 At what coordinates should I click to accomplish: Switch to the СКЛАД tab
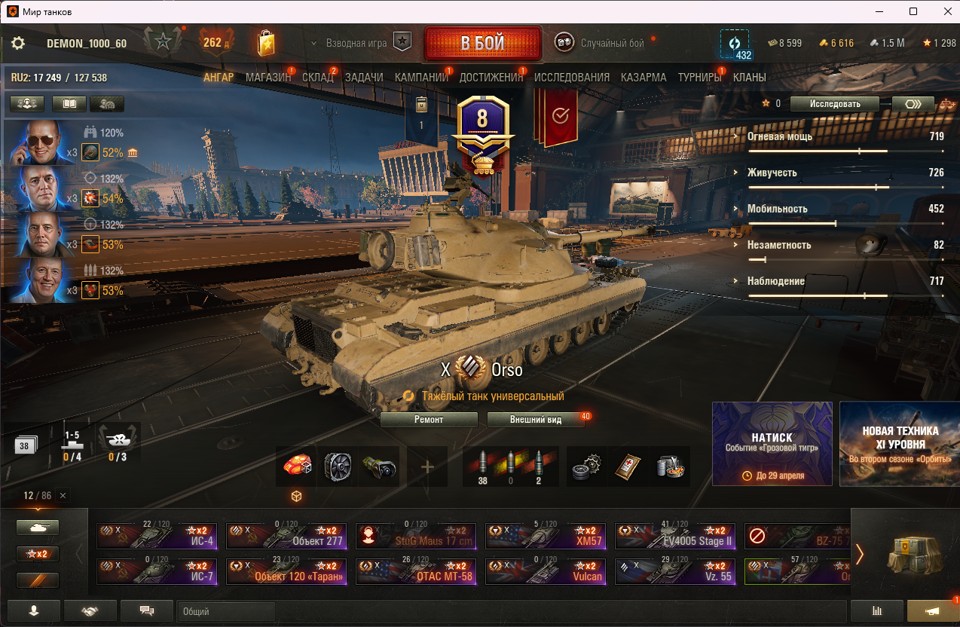coord(318,77)
